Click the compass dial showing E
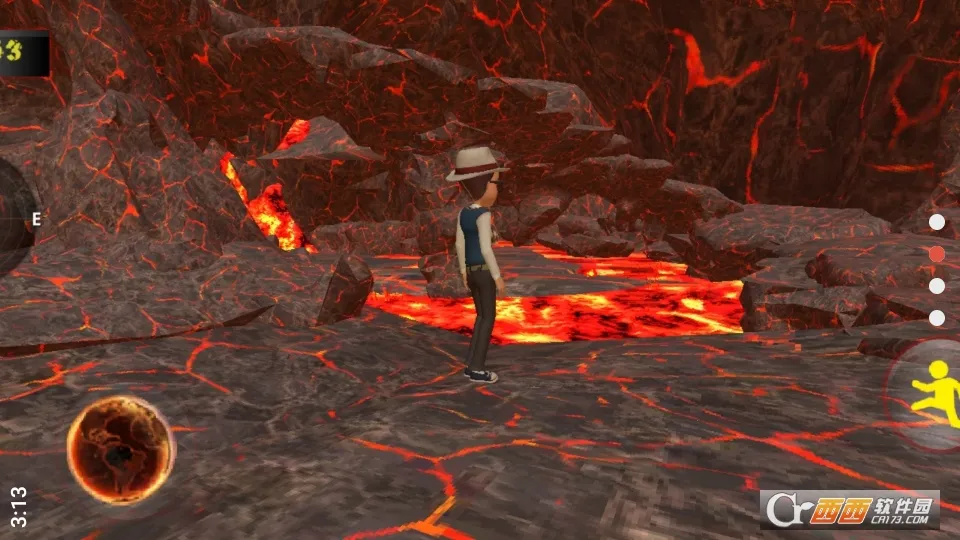Screen dimensions: 960x540 [14, 218]
